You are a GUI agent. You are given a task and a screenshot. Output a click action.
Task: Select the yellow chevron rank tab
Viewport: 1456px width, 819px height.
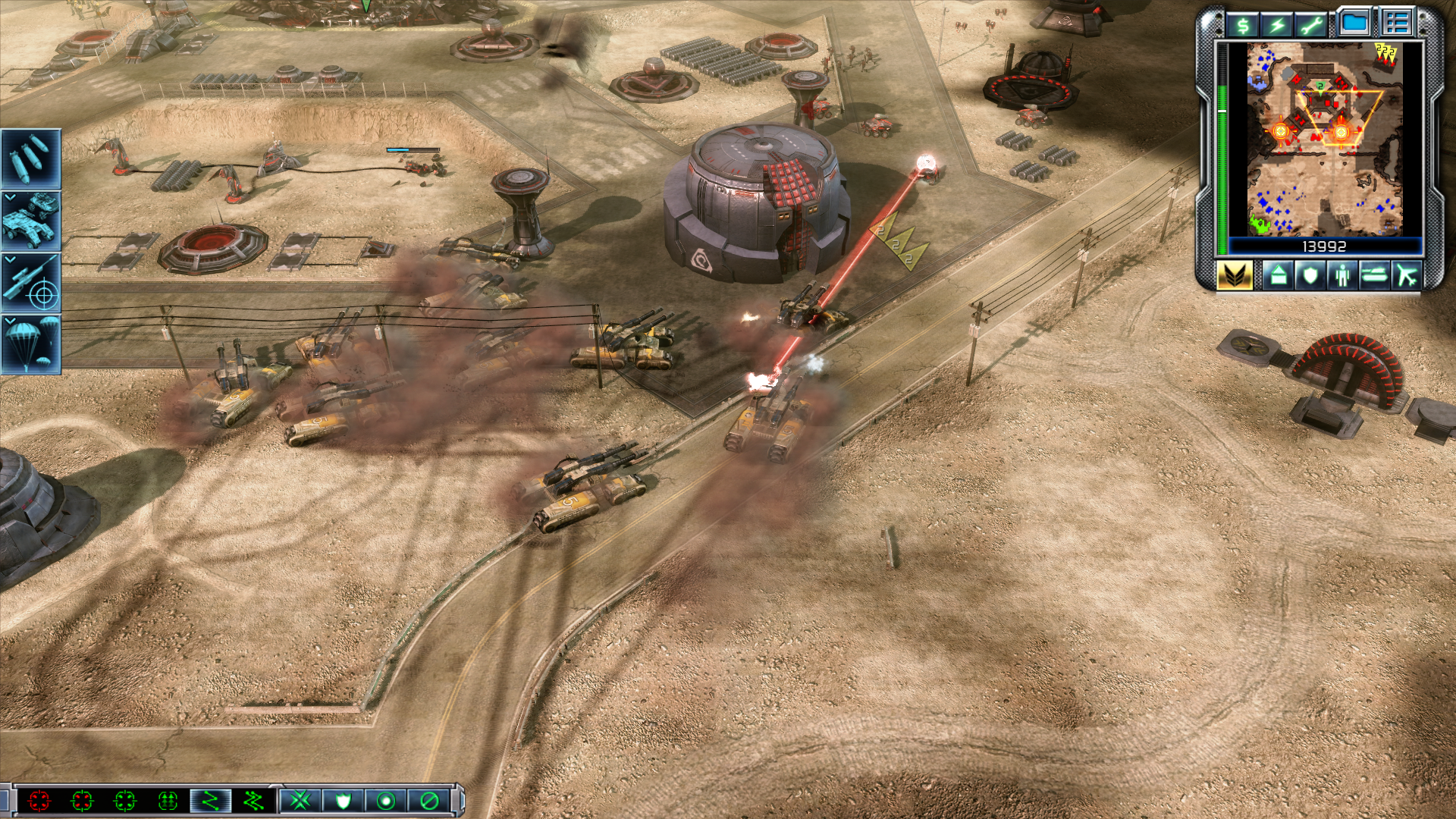(x=1235, y=275)
